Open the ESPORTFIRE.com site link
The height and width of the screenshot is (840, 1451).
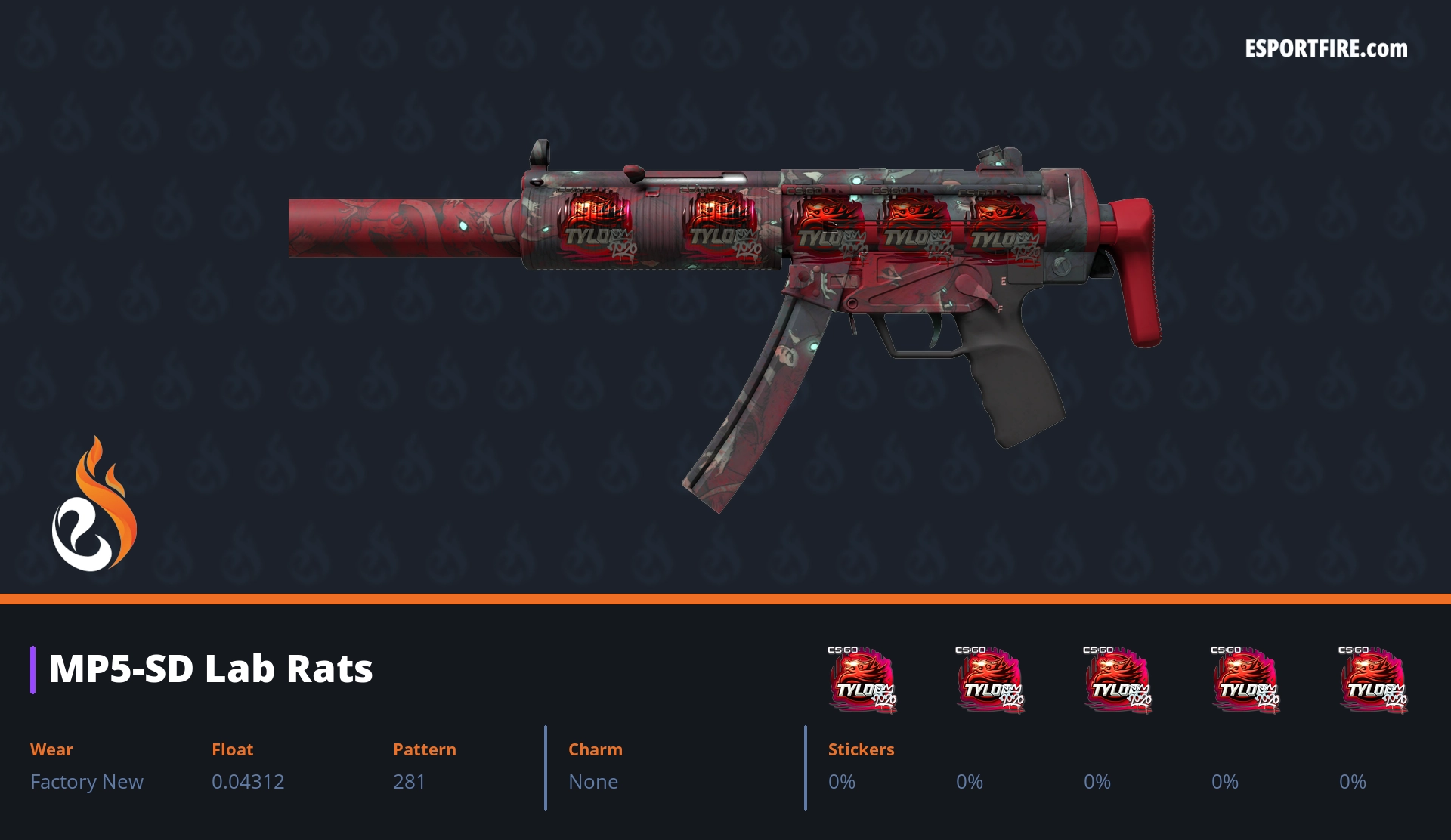[x=1326, y=49]
